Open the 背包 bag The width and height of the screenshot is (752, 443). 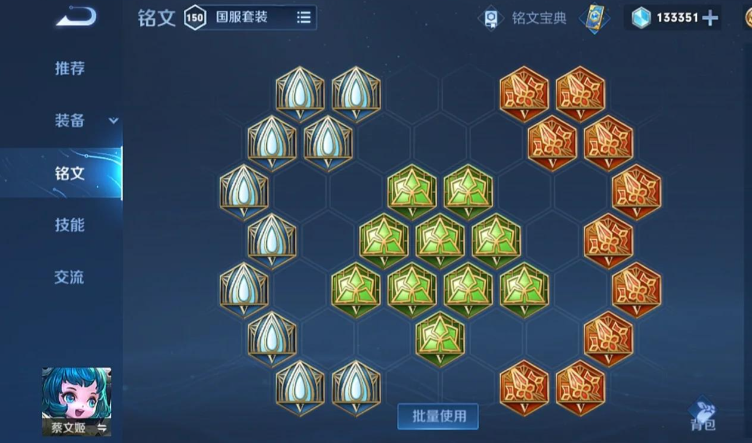pyautogui.click(x=704, y=415)
